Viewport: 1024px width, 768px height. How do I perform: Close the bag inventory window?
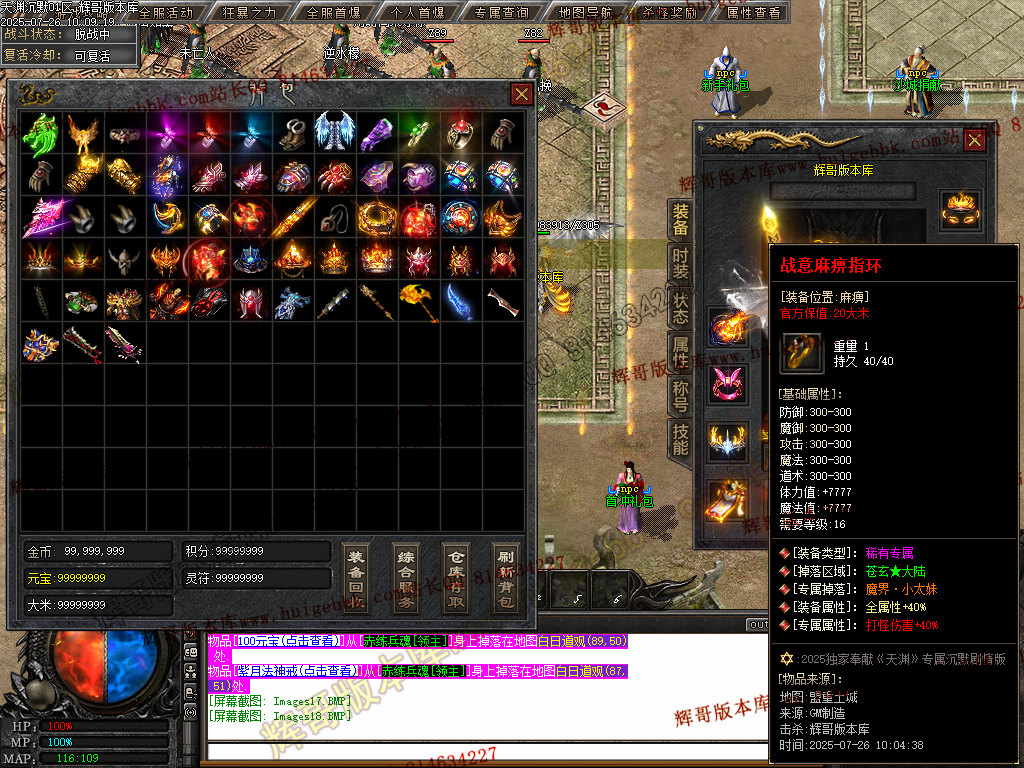(522, 94)
